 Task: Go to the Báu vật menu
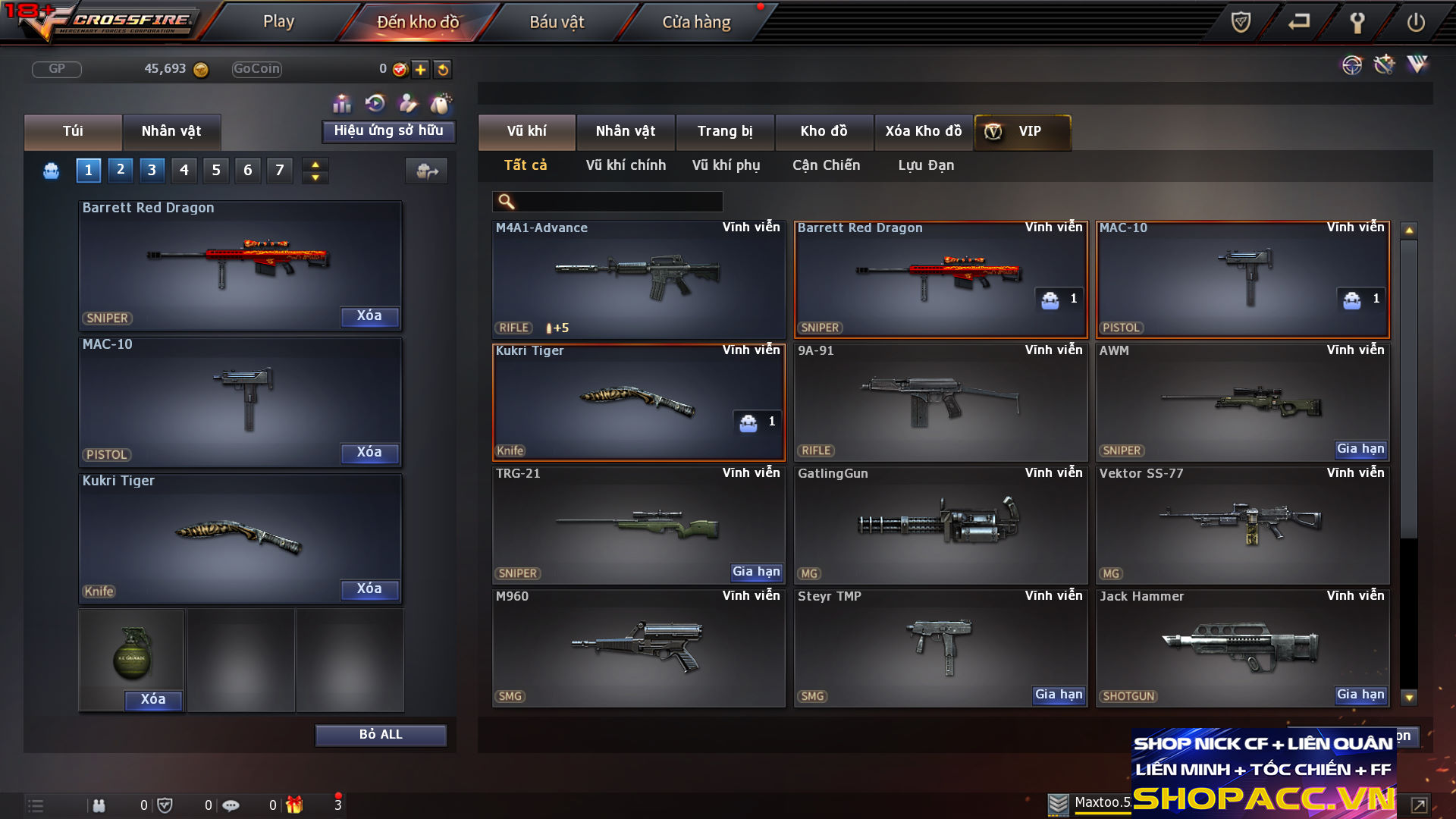557,22
